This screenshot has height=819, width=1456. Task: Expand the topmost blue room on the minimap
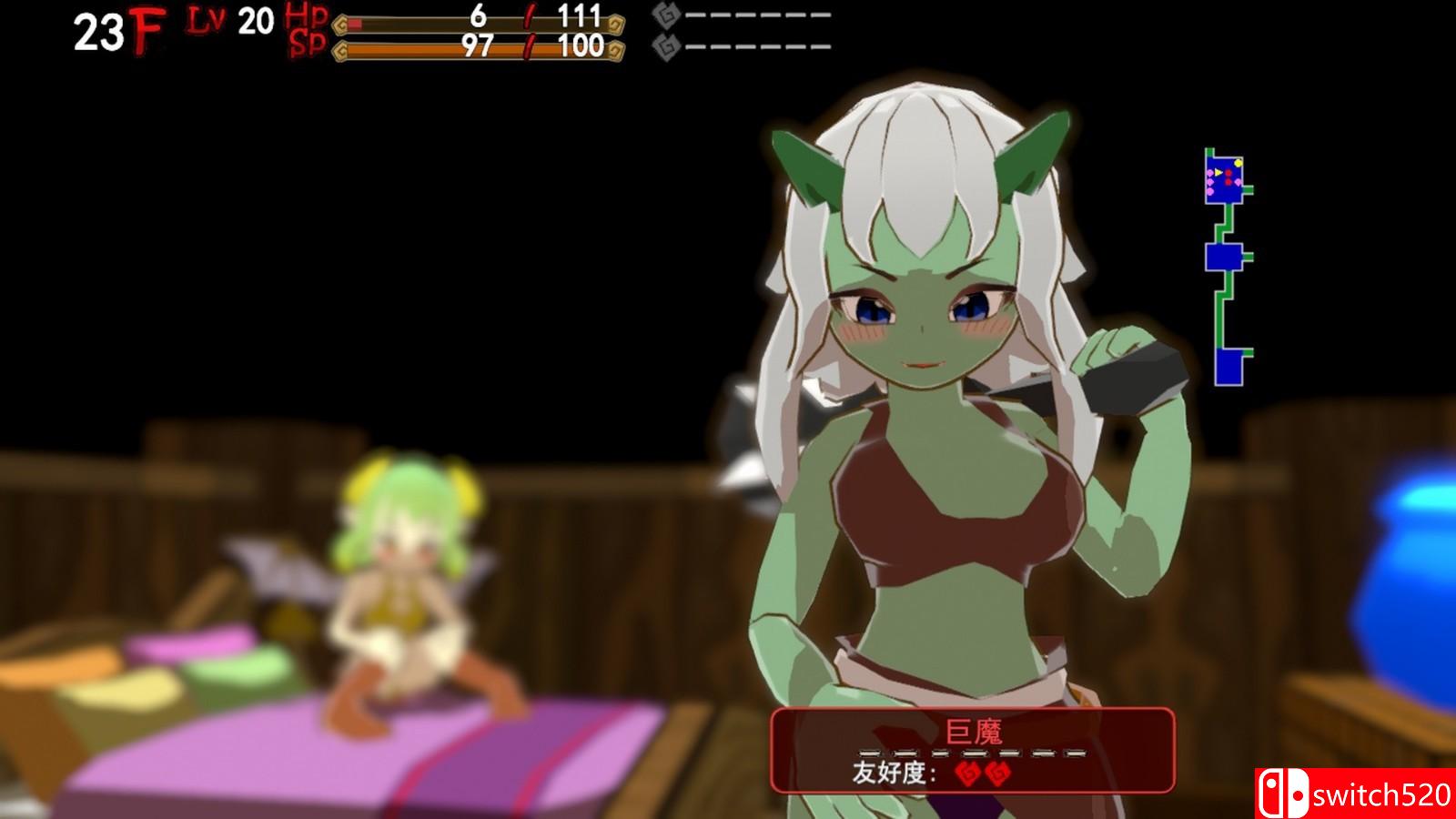pyautogui.click(x=1223, y=178)
